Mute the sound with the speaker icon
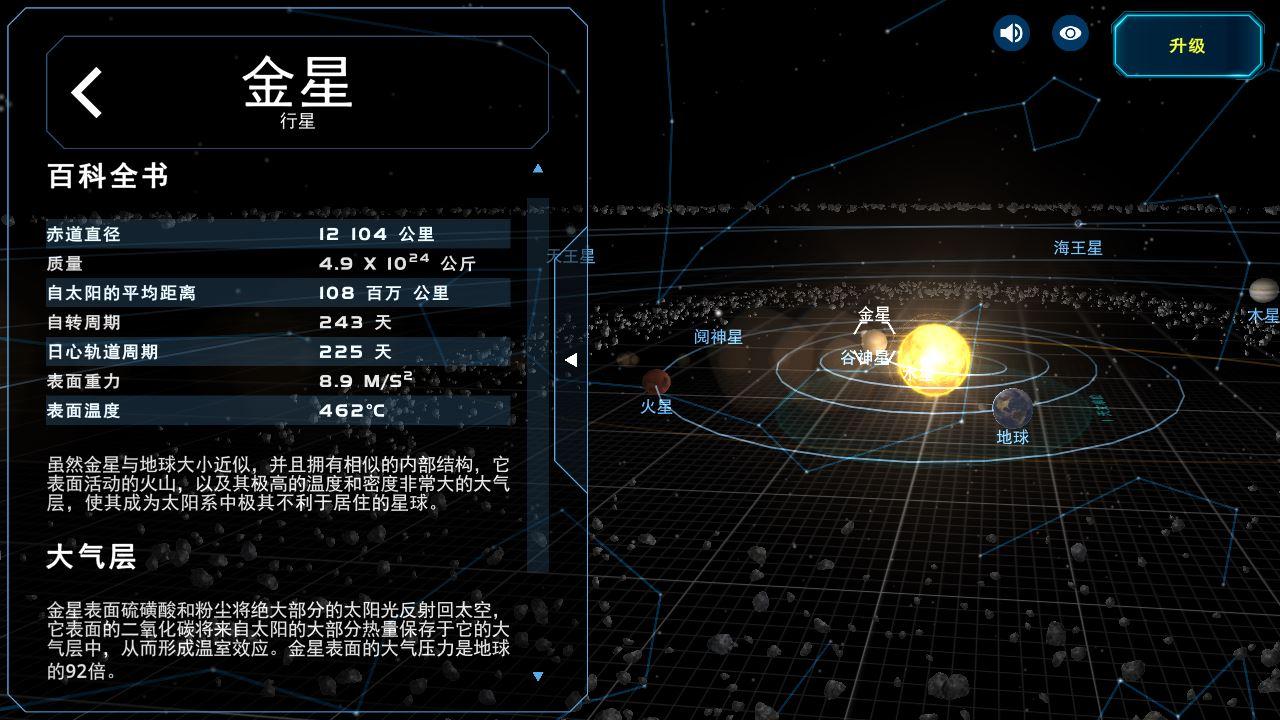Screen dimensions: 1280x720 tap(1010, 33)
